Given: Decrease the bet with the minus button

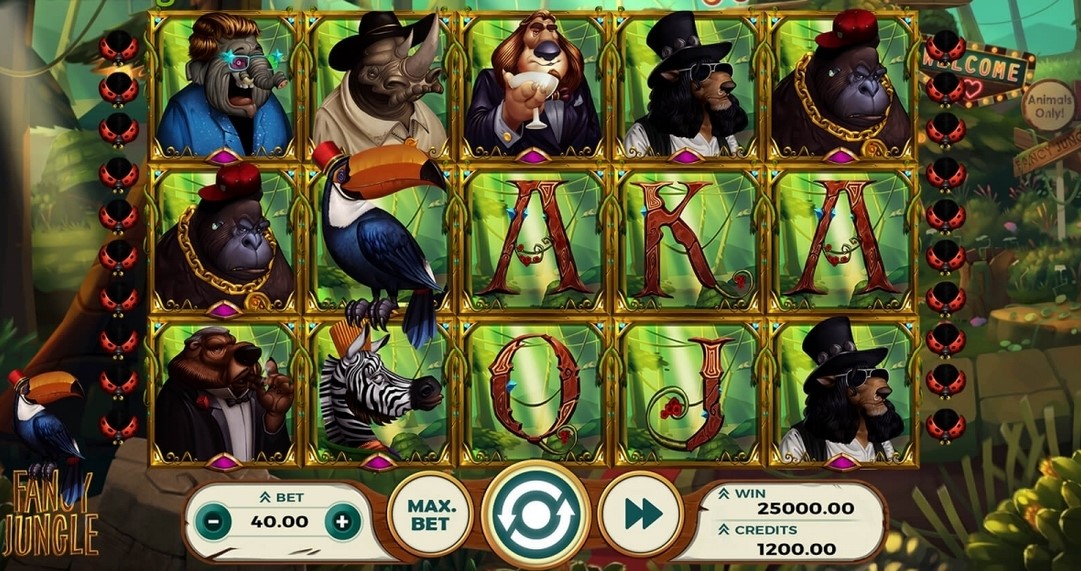Looking at the screenshot, I should point(213,521).
